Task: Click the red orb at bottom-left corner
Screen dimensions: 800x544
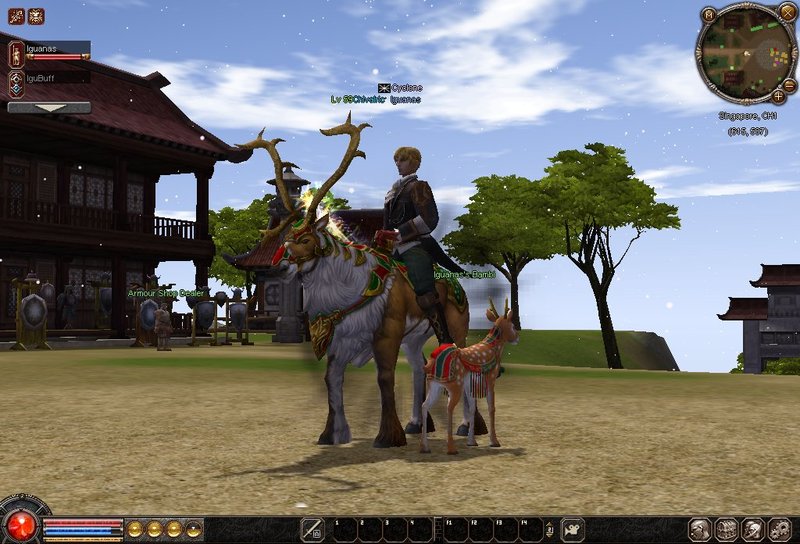Action: click(20, 526)
